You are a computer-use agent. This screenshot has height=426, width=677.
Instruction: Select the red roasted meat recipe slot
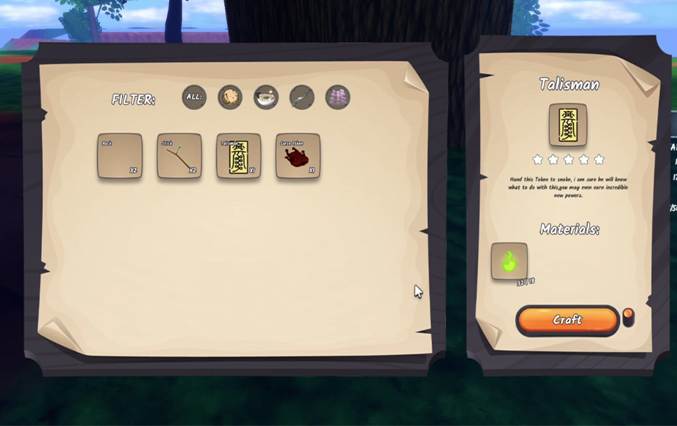click(298, 156)
